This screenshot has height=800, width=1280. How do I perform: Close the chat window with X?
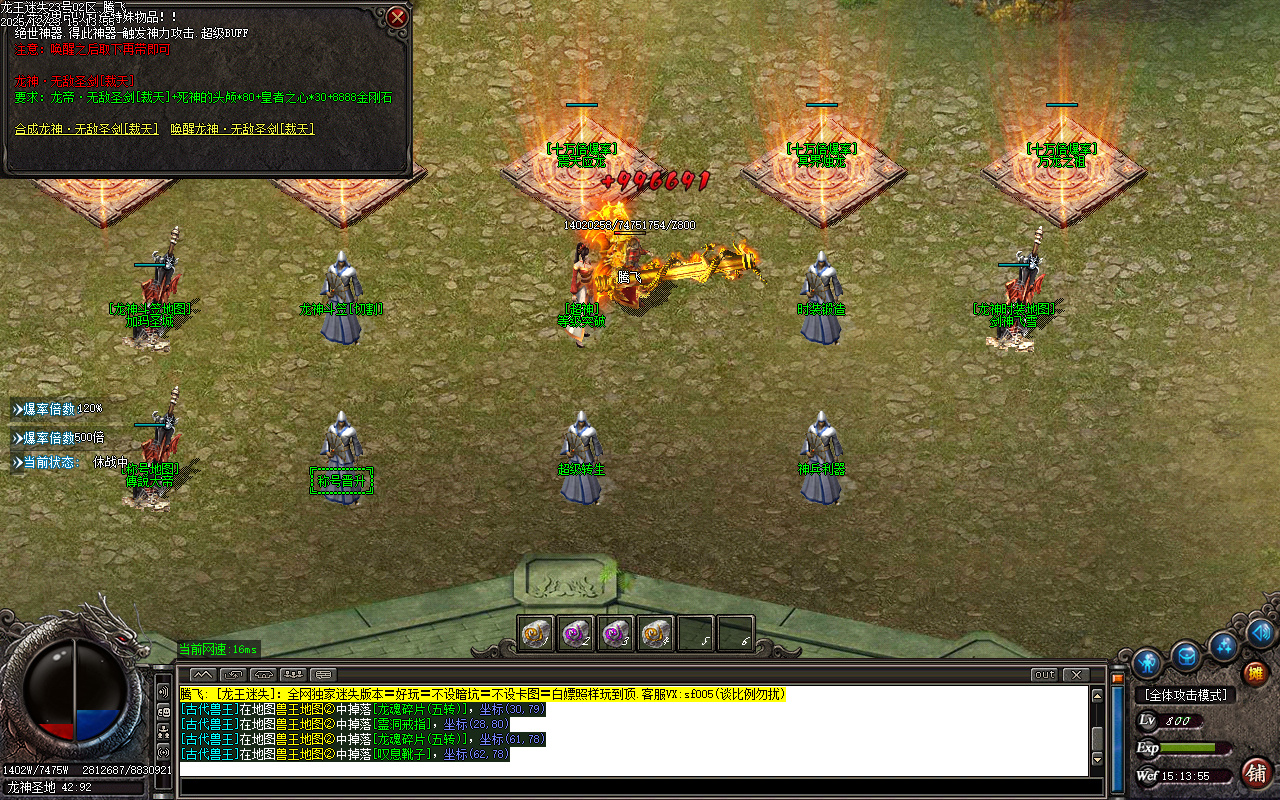tap(1076, 675)
